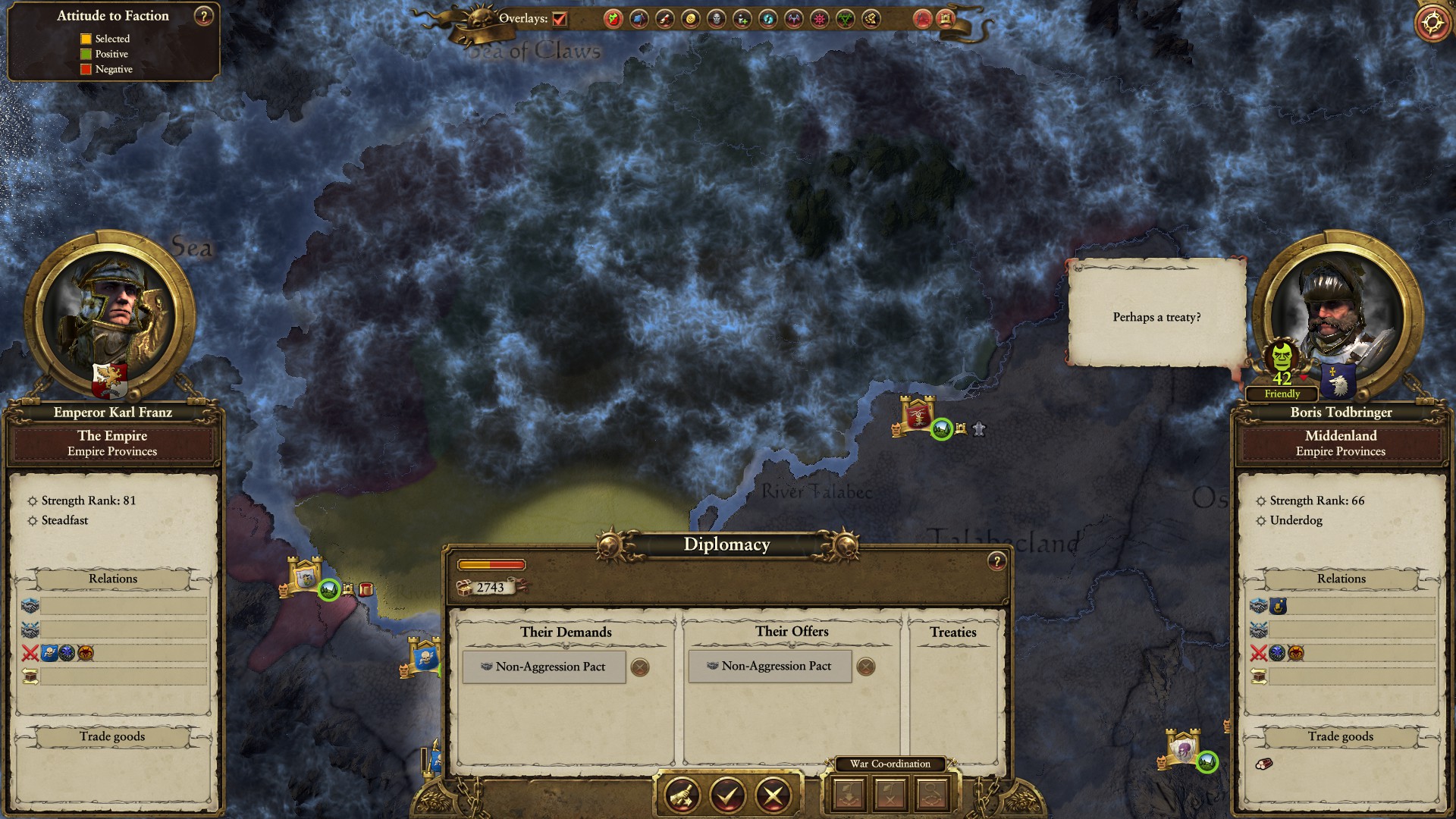Open the Diplomacy panel help button
The width and height of the screenshot is (1456, 819).
click(996, 561)
